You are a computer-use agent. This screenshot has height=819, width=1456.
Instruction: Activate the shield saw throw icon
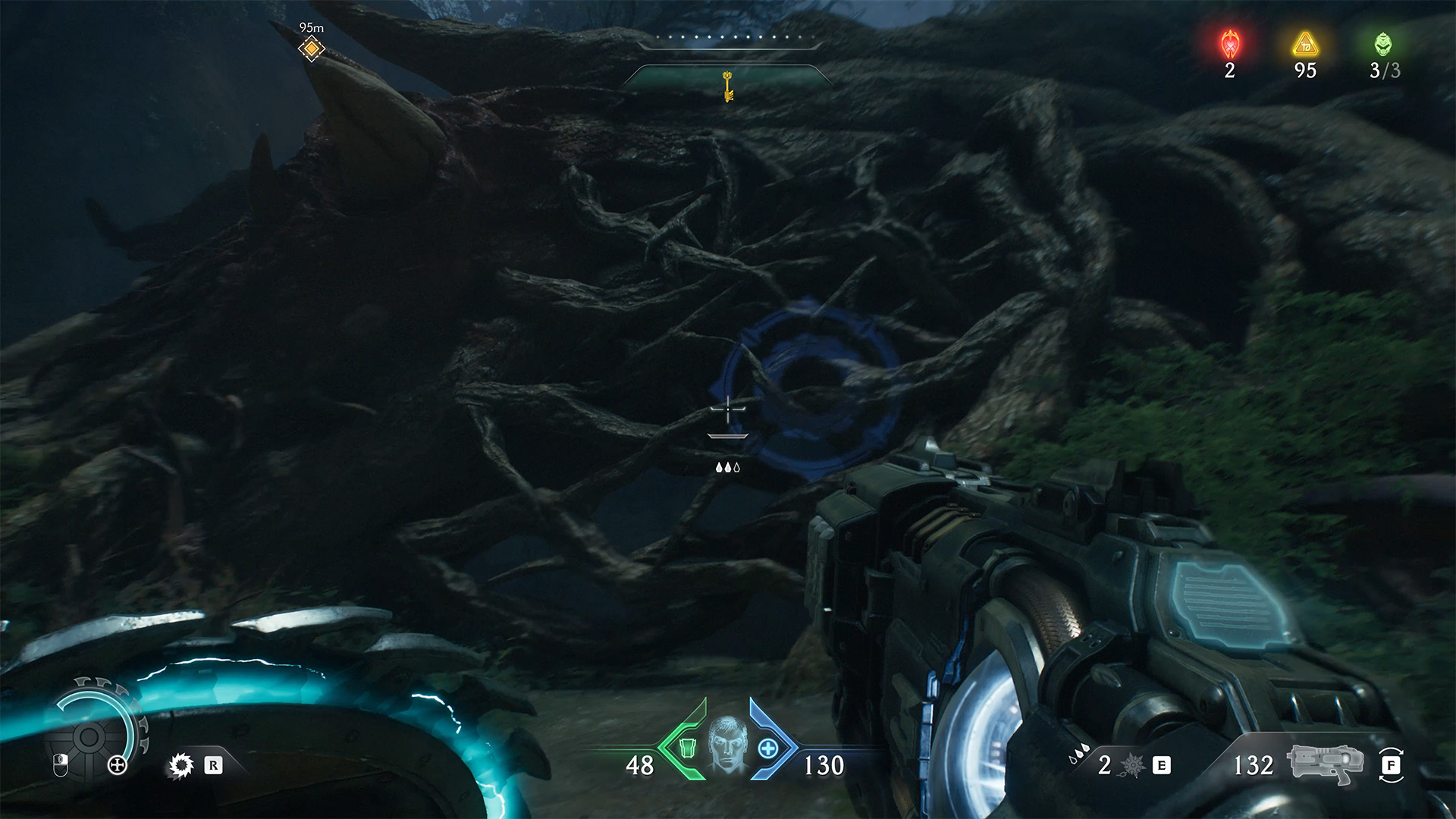click(x=180, y=766)
